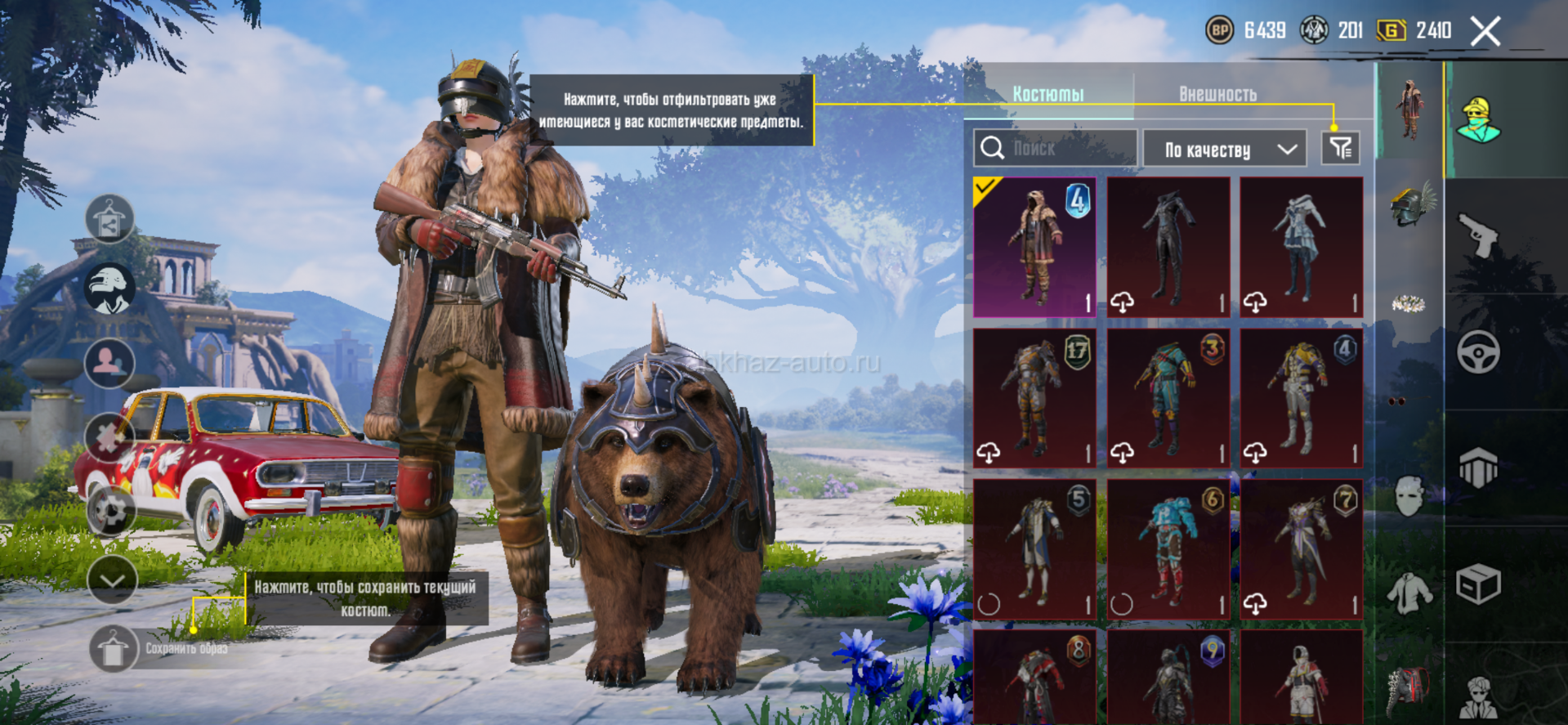Viewport: 1568px width, 725px height.
Task: Select the costume with the number 6 badge
Action: coord(1168,549)
